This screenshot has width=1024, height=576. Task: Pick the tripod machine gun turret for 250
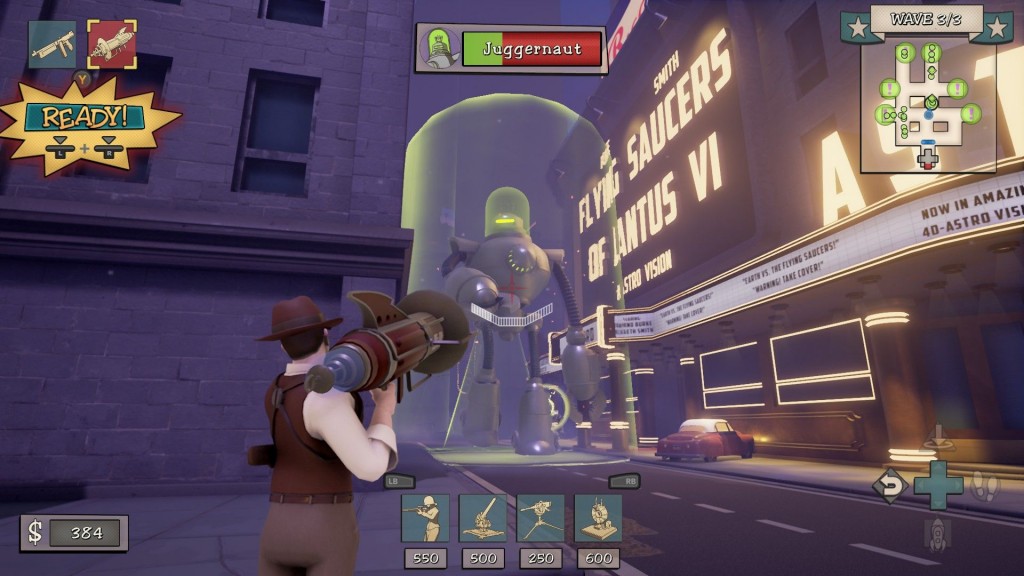pyautogui.click(x=540, y=518)
